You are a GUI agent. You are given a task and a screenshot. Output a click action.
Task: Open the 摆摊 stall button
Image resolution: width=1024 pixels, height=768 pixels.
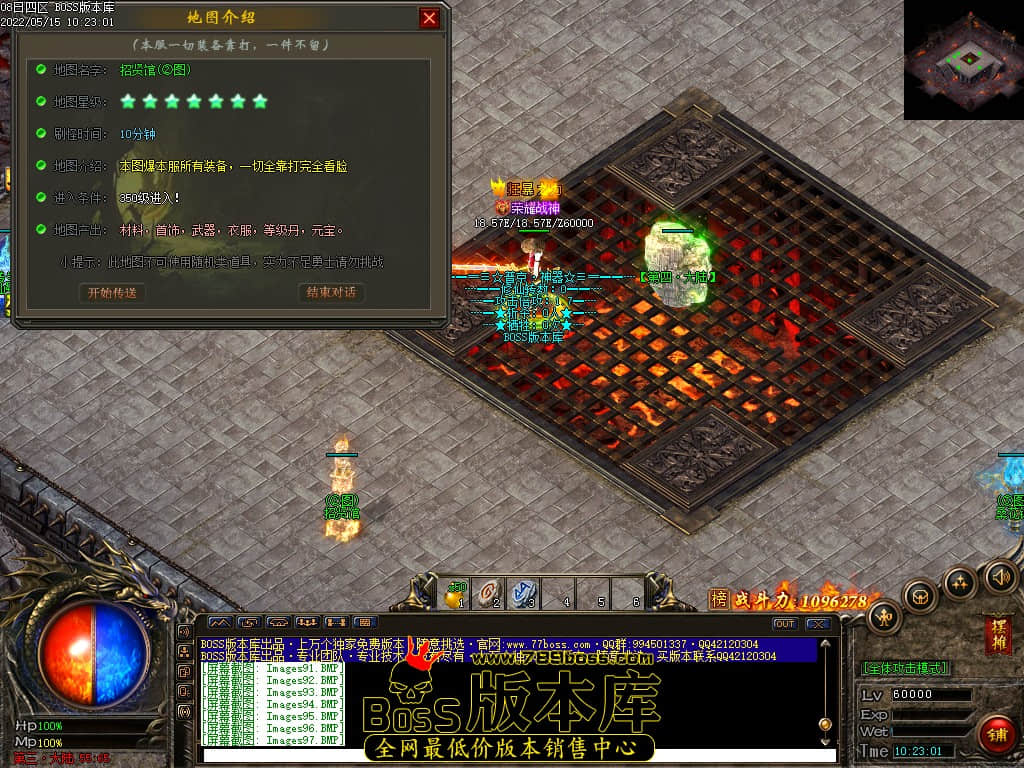pos(997,635)
